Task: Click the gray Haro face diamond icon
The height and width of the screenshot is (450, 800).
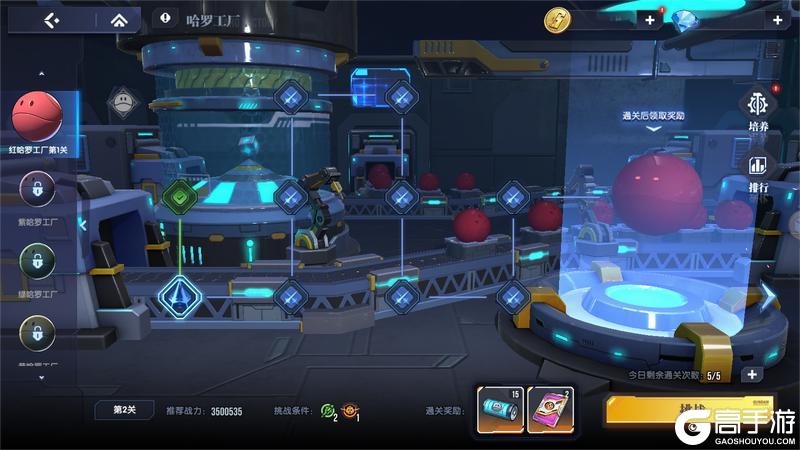Action: pos(121,99)
